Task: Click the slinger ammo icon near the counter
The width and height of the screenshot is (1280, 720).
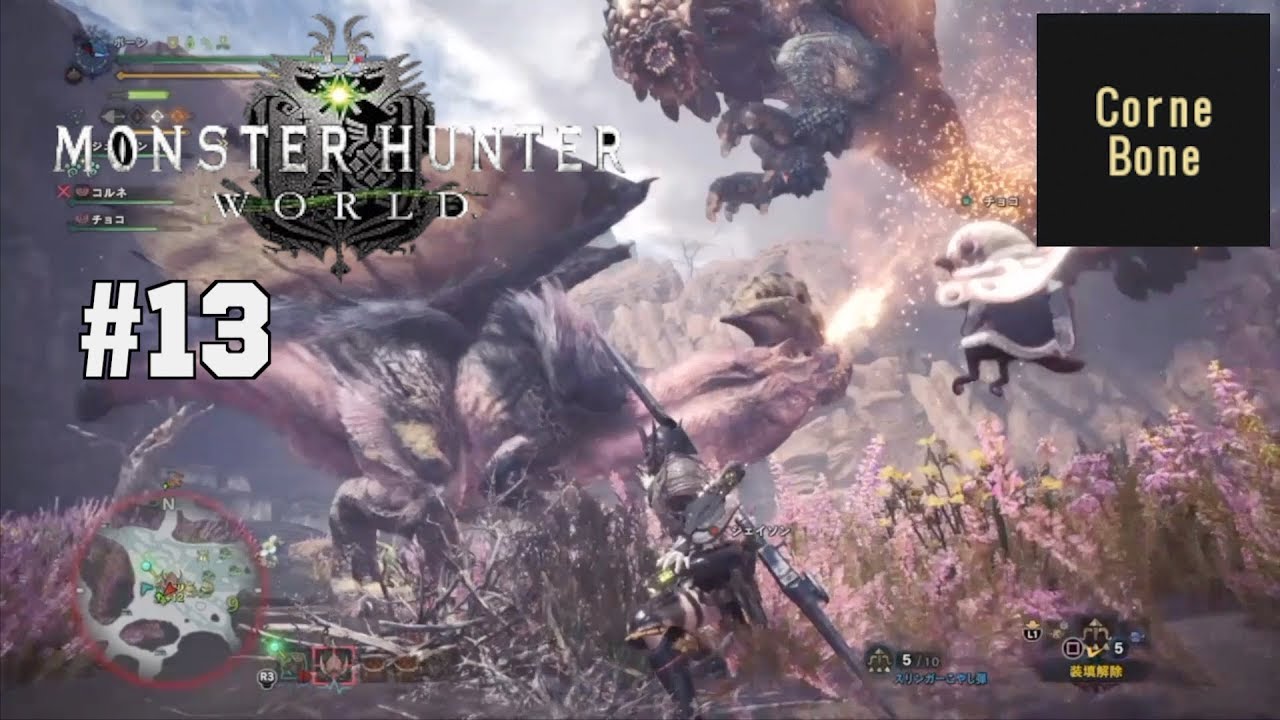Action: [x=878, y=657]
